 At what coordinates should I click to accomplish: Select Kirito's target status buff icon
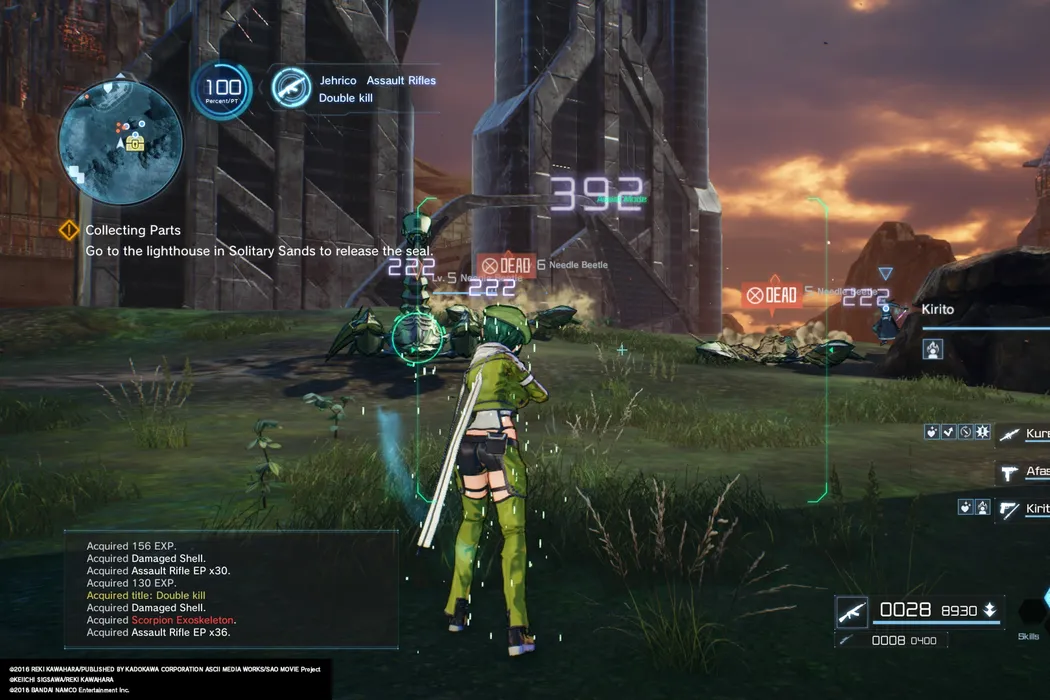coord(933,349)
